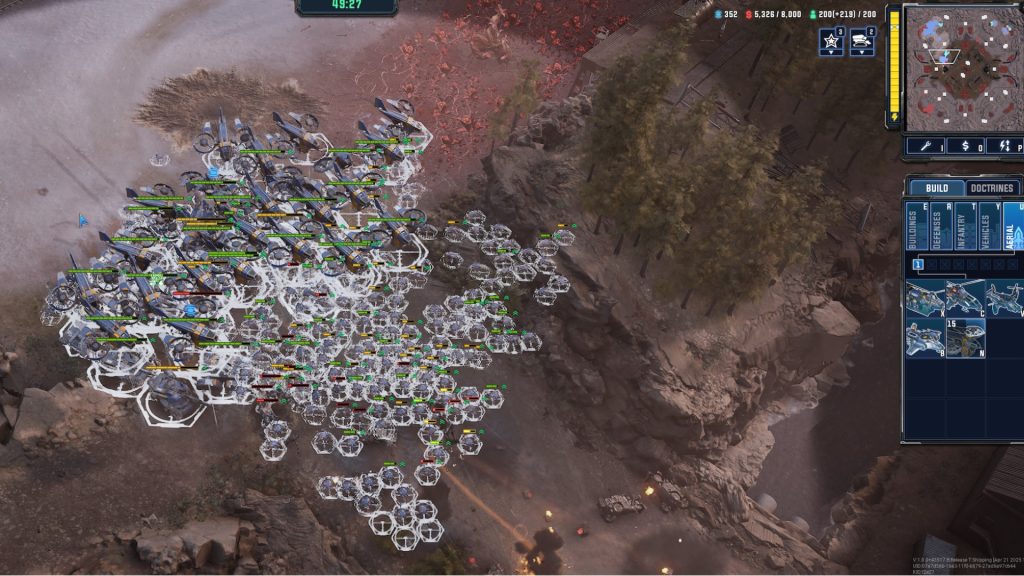Queue the first aircraft in the build grid
1024x576 pixels.
(925, 297)
